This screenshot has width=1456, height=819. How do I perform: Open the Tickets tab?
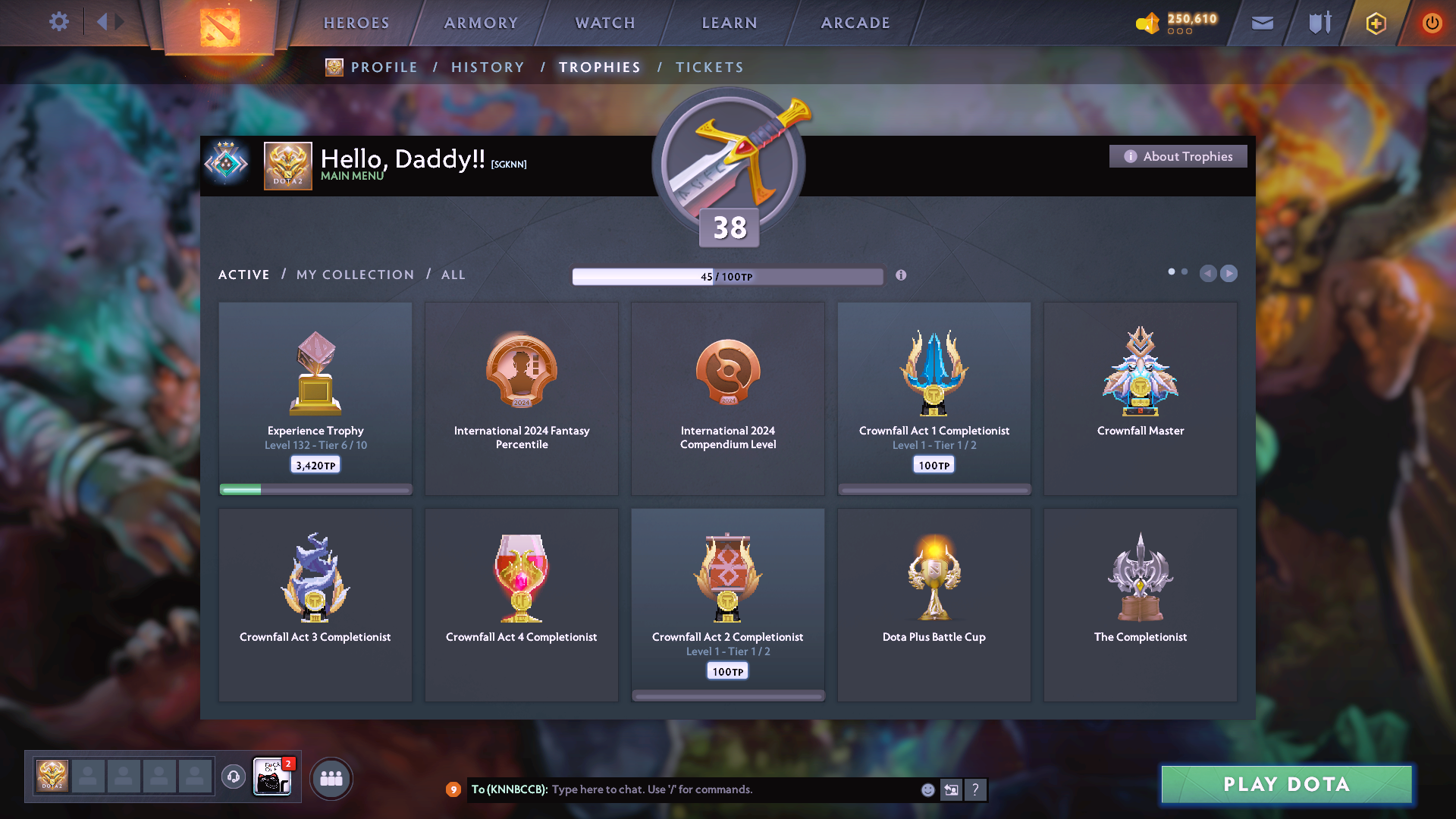coord(709,67)
